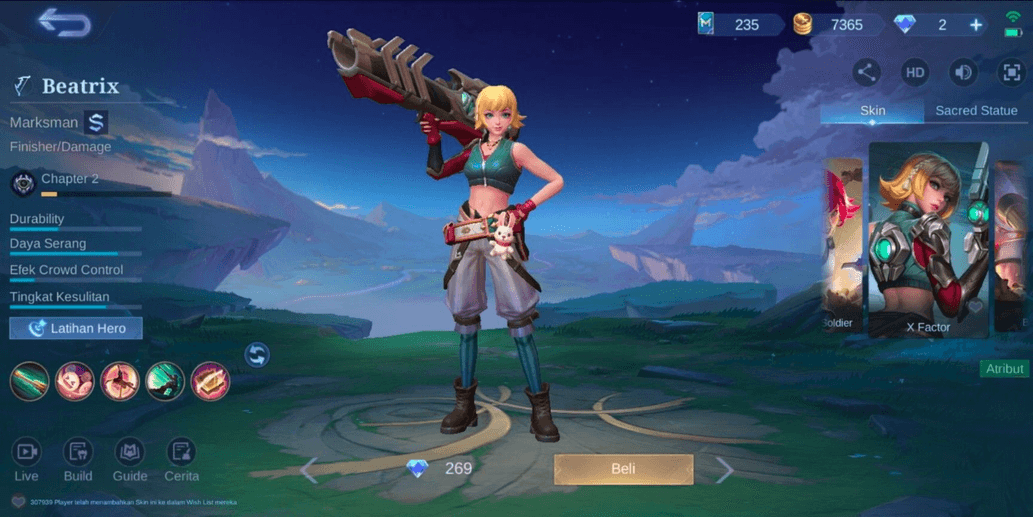The image size is (1033, 517).
Task: Read the Cerita story page
Action: pos(181,460)
